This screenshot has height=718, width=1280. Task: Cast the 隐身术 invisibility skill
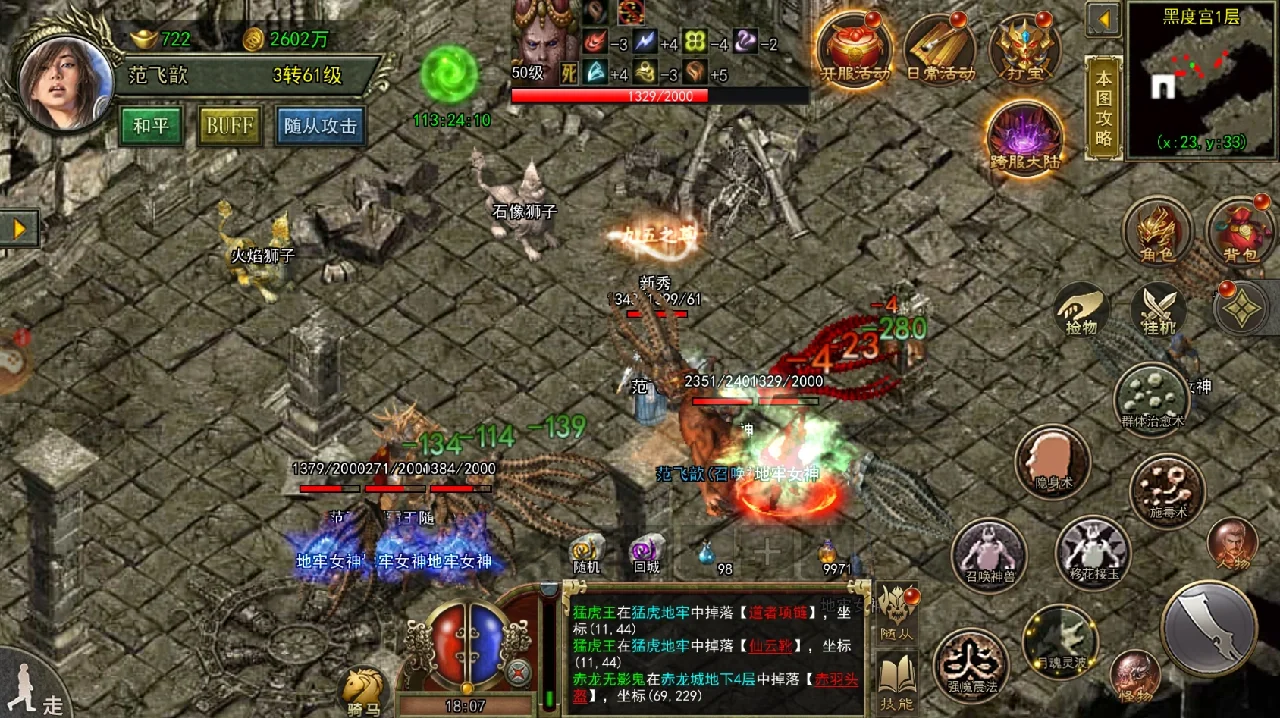coord(1052,462)
